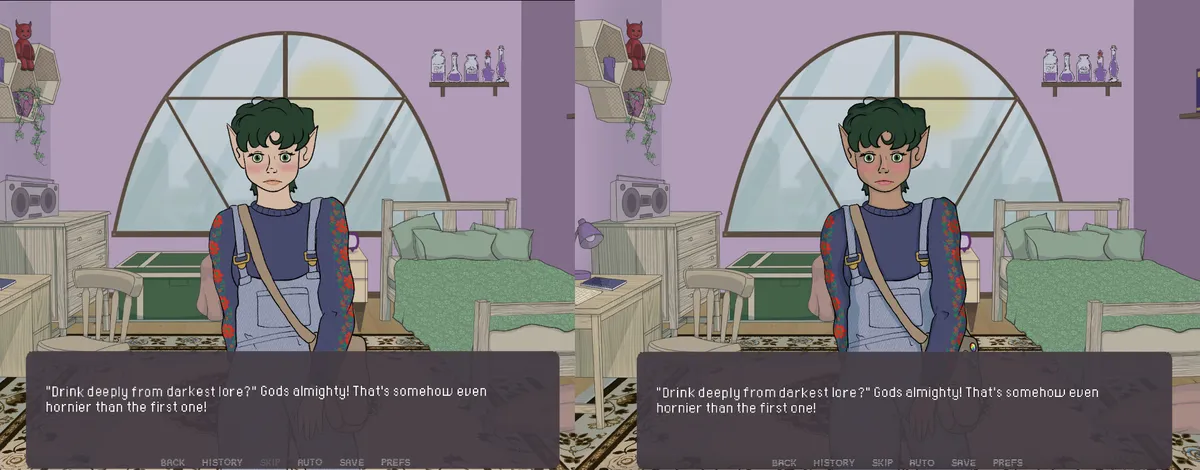Activate the bright, enabled SKIP button
The image size is (1200, 470).
coord(882,463)
